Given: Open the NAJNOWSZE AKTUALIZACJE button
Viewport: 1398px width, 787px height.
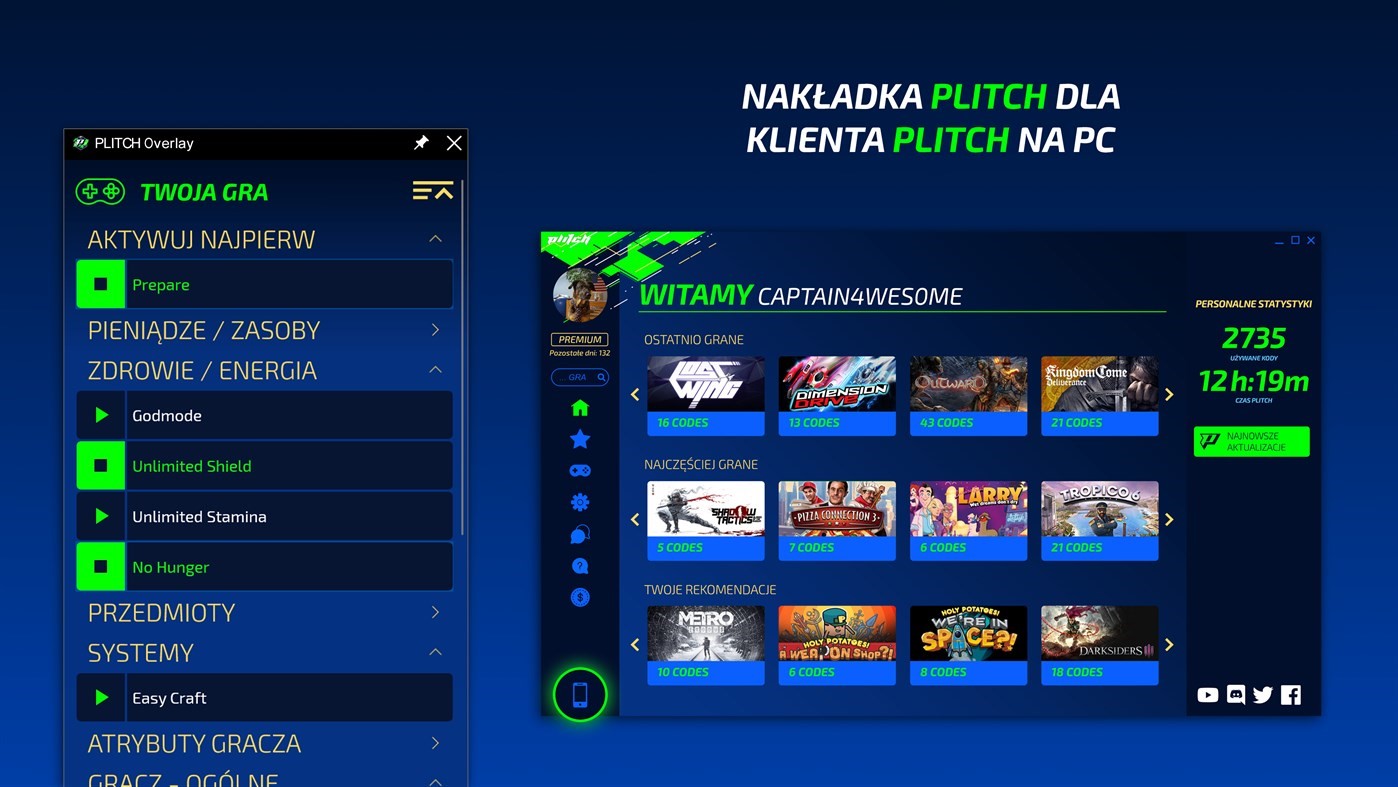Looking at the screenshot, I should click(1251, 441).
